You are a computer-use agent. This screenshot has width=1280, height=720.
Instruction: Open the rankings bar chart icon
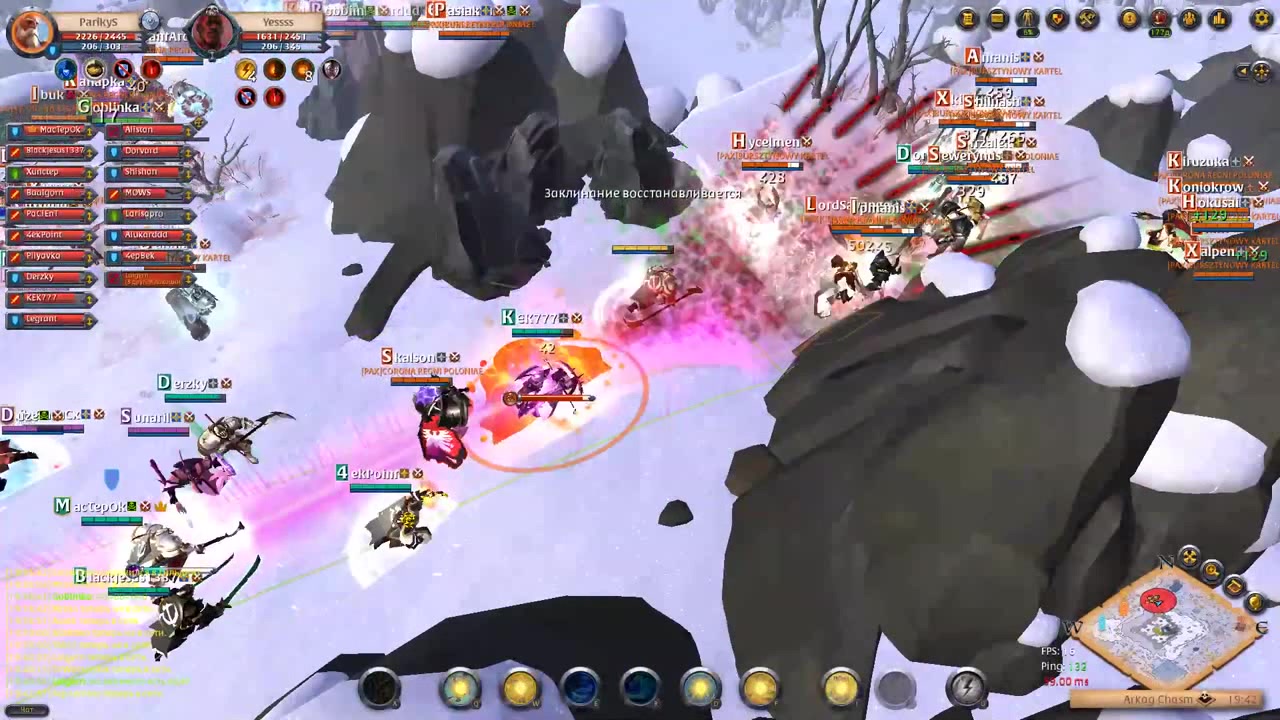click(x=1220, y=19)
